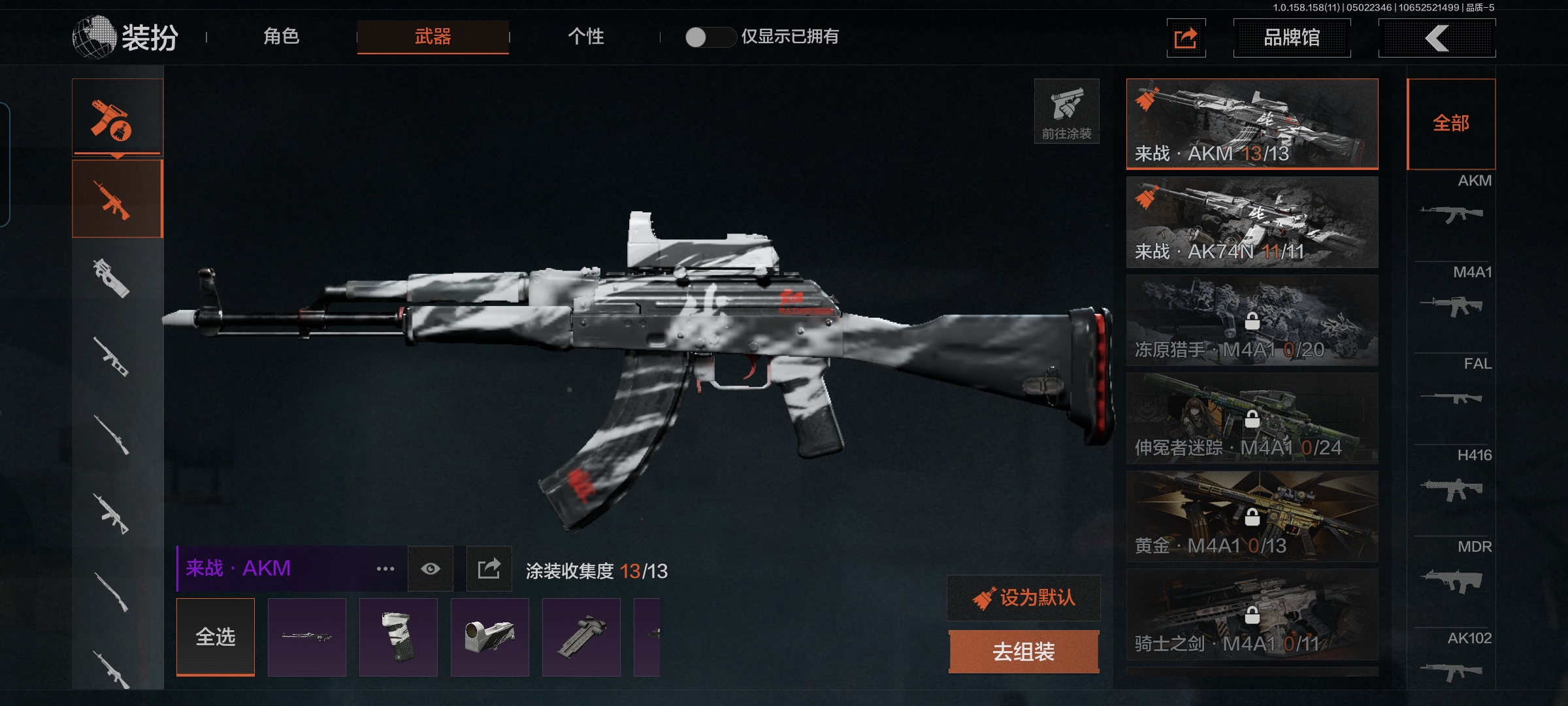Click 设为默认 button

coord(1024,597)
